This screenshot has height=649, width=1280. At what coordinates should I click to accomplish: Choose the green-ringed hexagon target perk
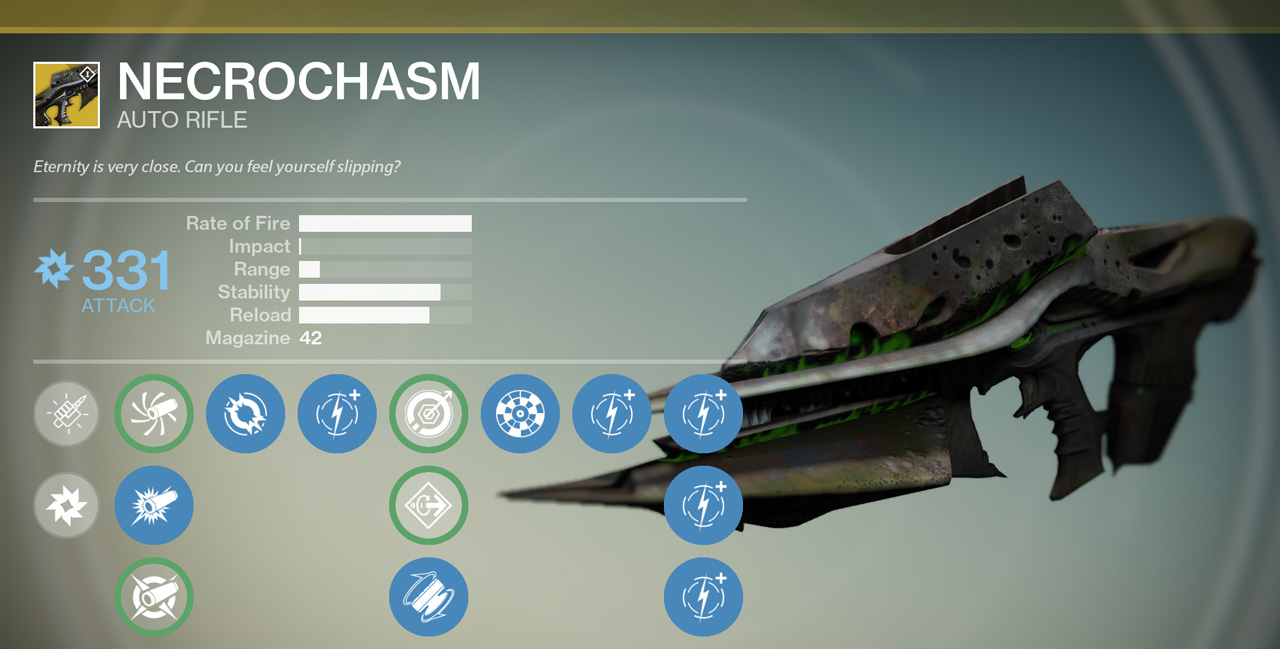point(428,413)
